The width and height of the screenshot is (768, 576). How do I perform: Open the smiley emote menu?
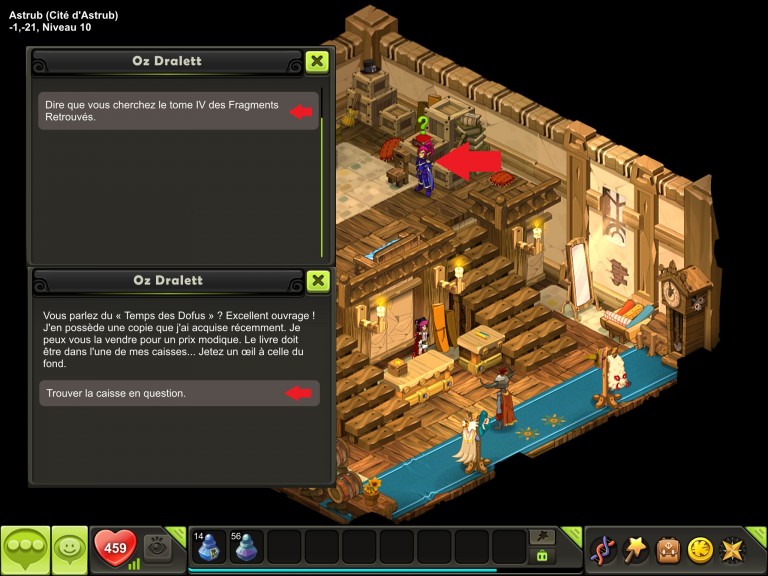point(69,549)
